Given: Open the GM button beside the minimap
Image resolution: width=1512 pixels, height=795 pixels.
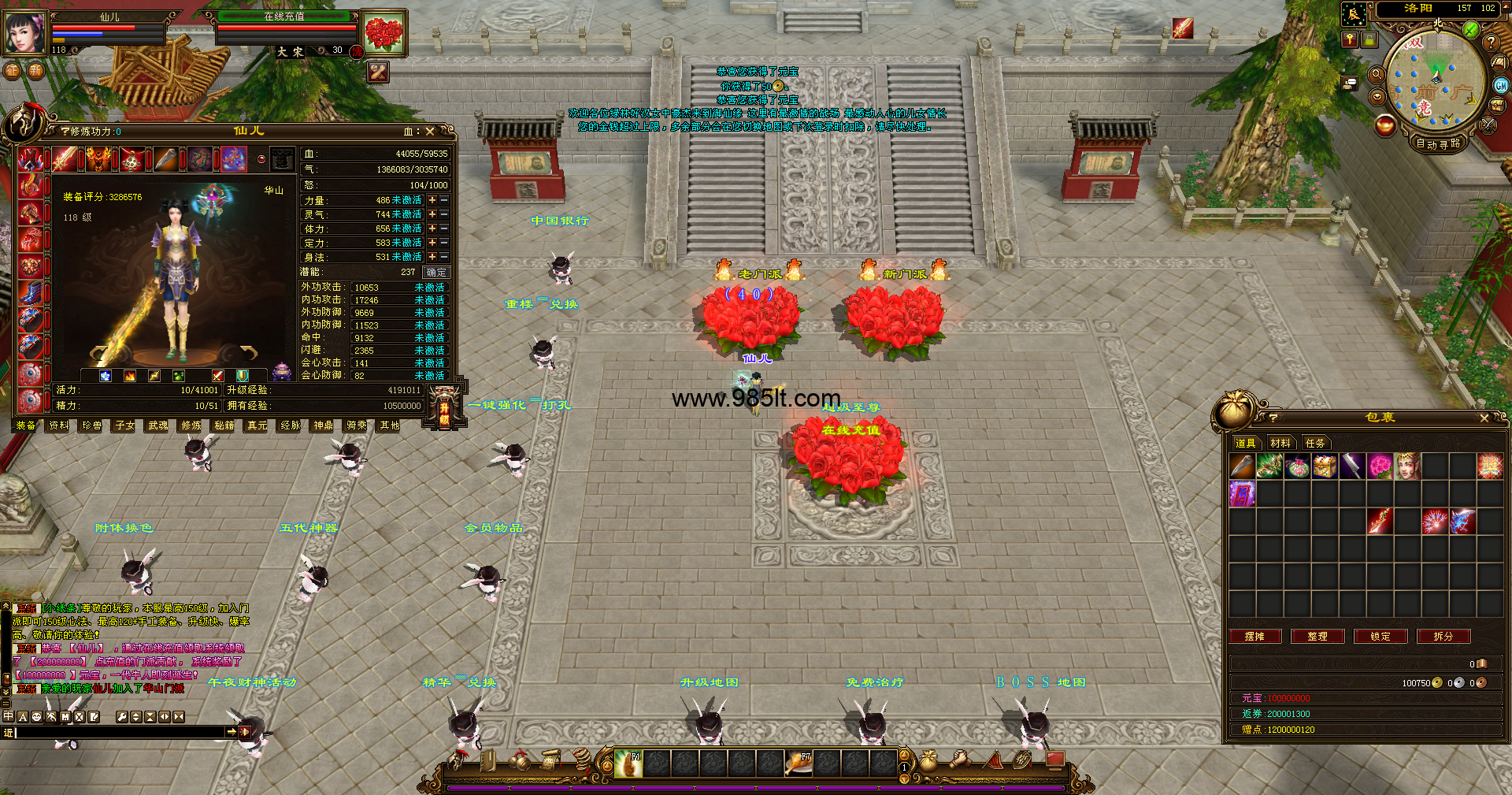Looking at the screenshot, I should point(1501,86).
